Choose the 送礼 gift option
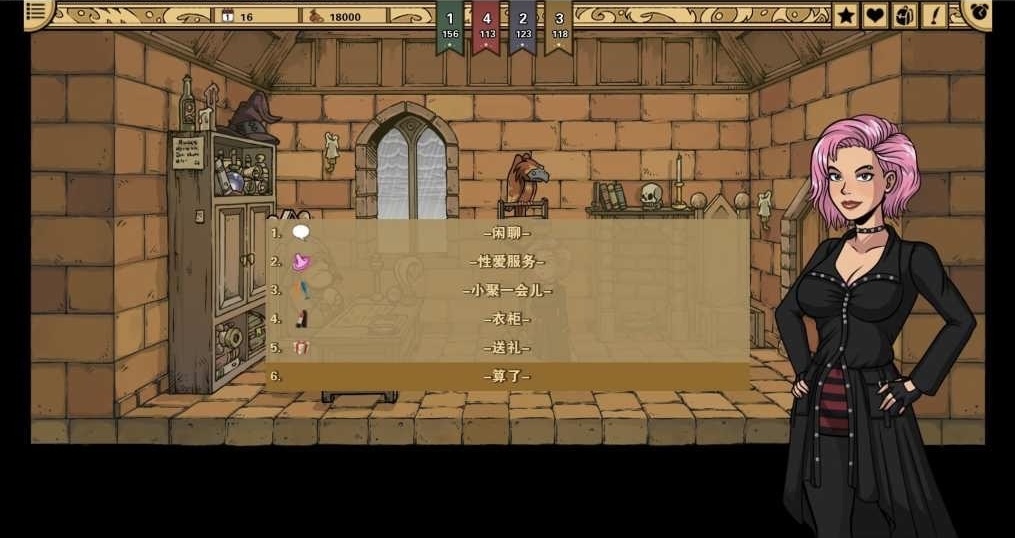Screen dimensions: 1015x538 [507, 348]
